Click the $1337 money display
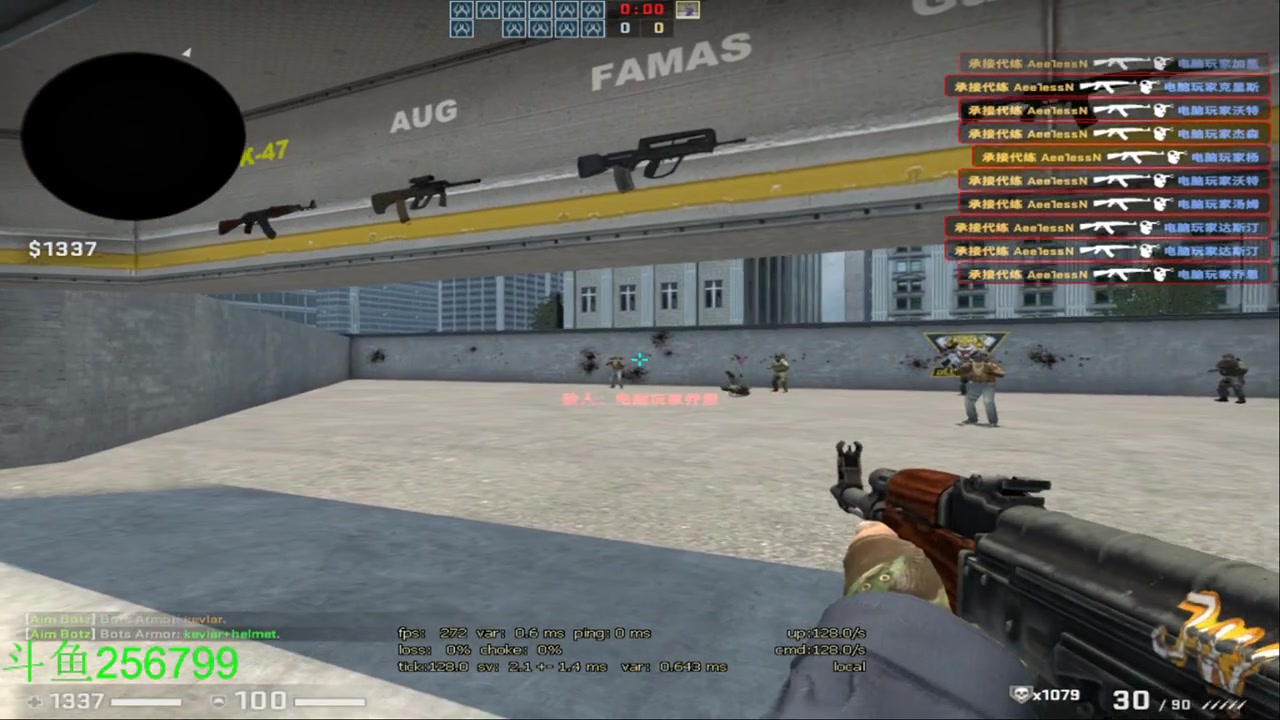Screen dimensions: 1280x720 (62, 249)
